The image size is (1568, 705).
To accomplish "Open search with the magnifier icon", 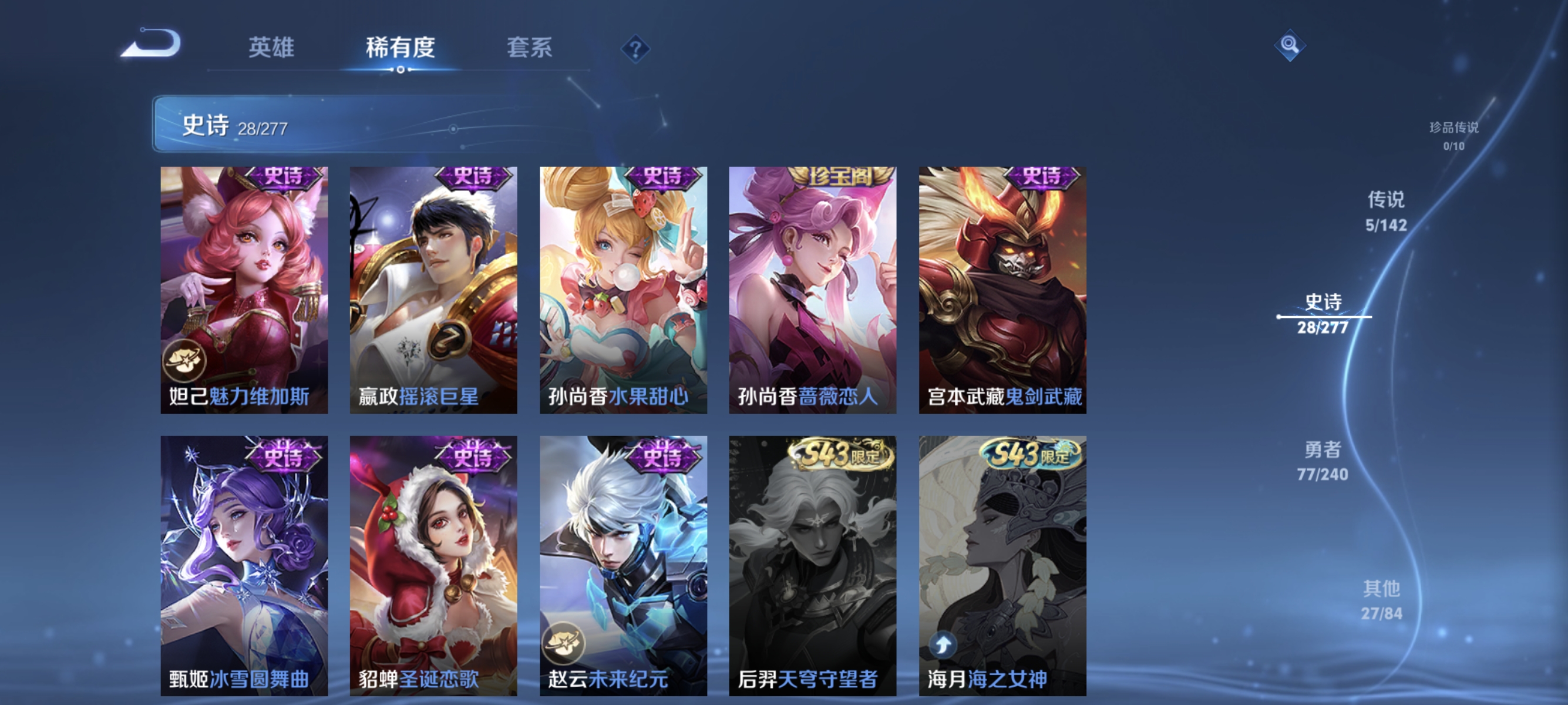I will (1290, 46).
